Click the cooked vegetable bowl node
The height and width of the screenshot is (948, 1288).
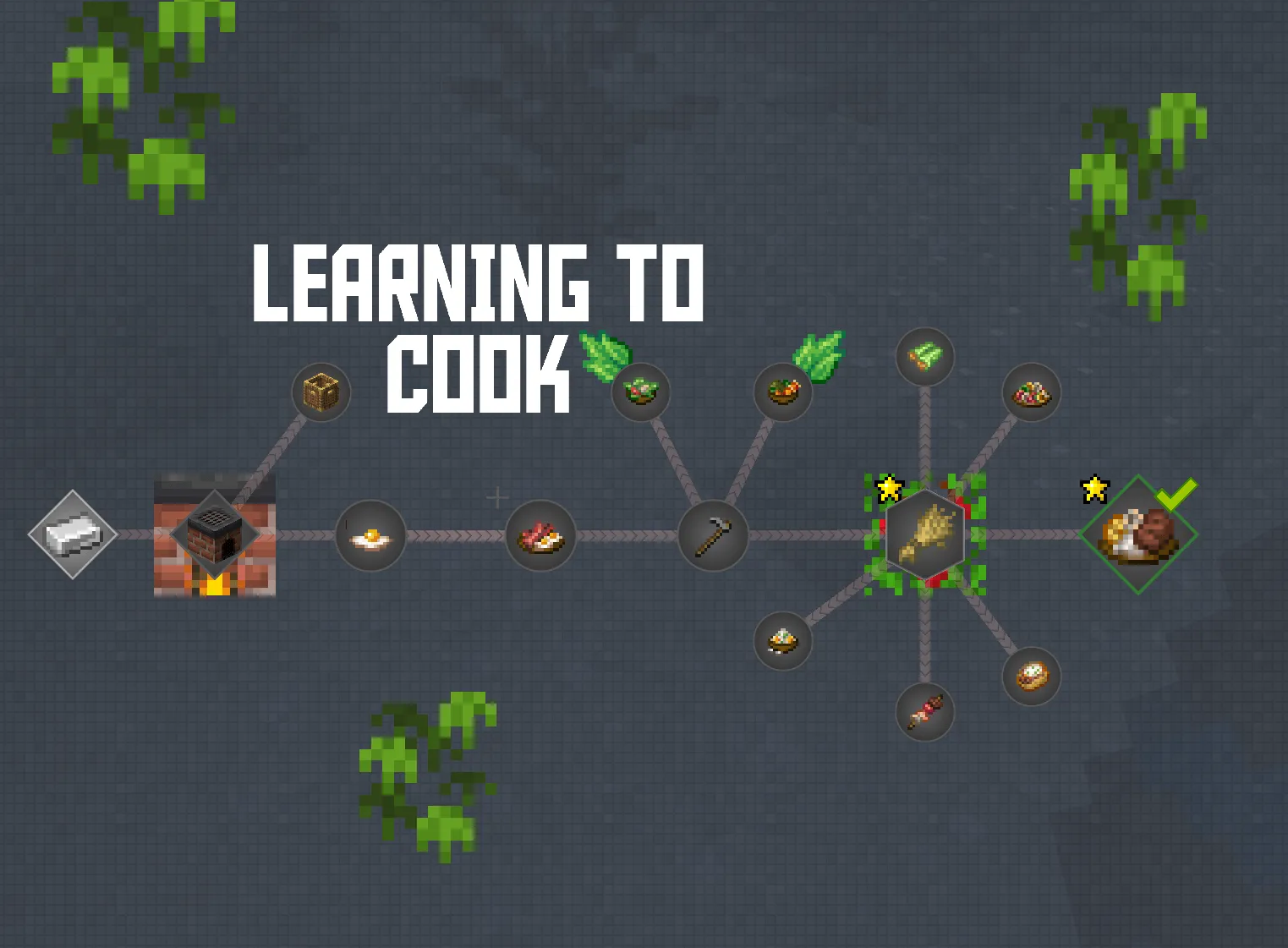point(782,391)
